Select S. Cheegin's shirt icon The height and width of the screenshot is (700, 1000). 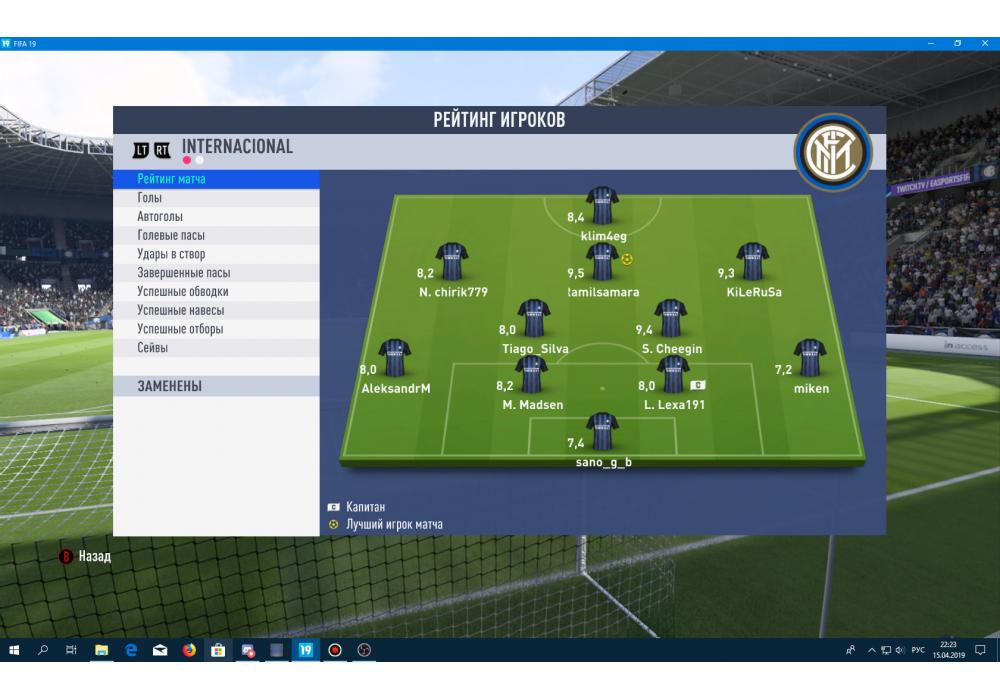pyautogui.click(x=670, y=318)
